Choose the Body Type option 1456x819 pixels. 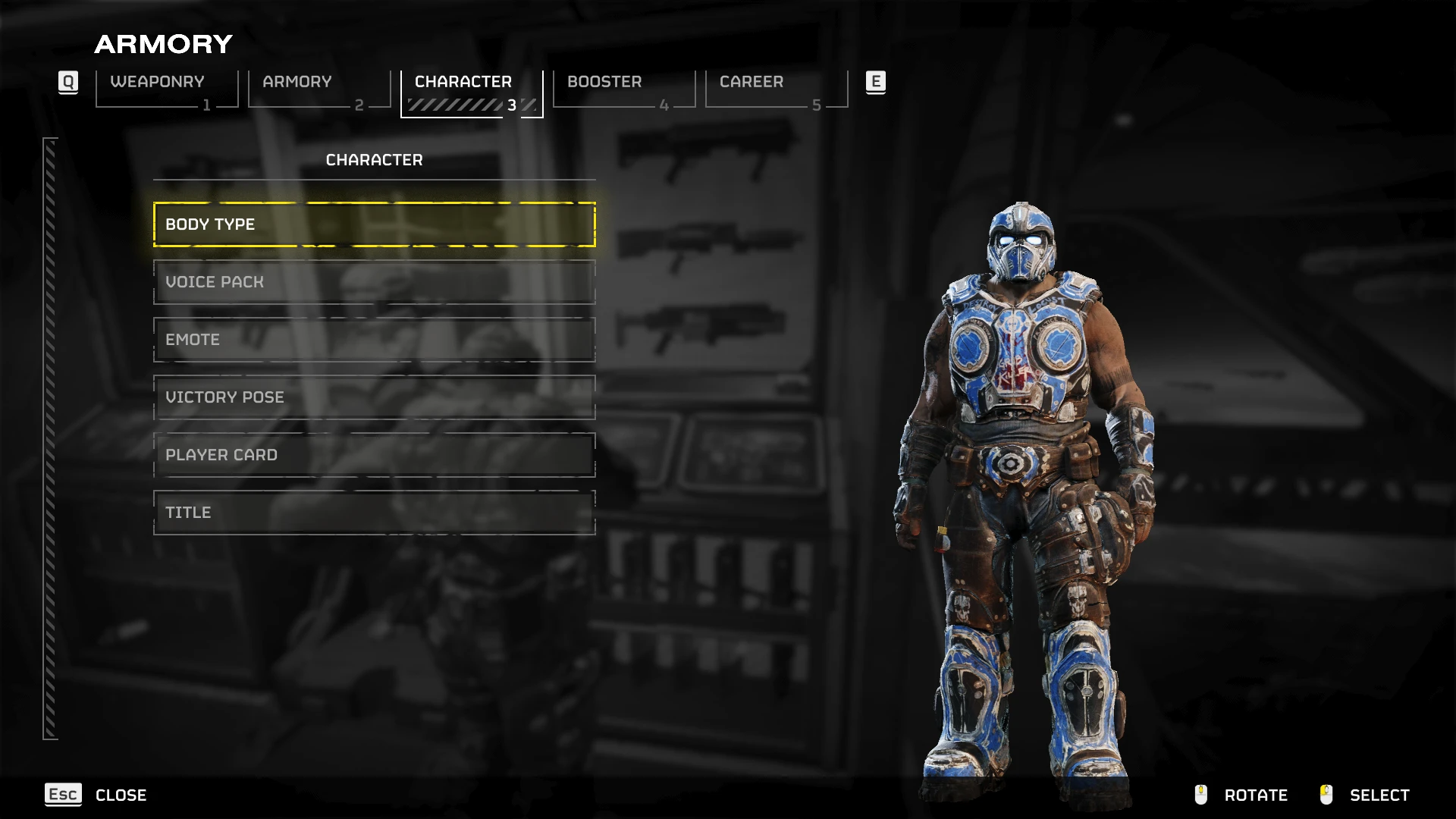pyautogui.click(x=374, y=224)
